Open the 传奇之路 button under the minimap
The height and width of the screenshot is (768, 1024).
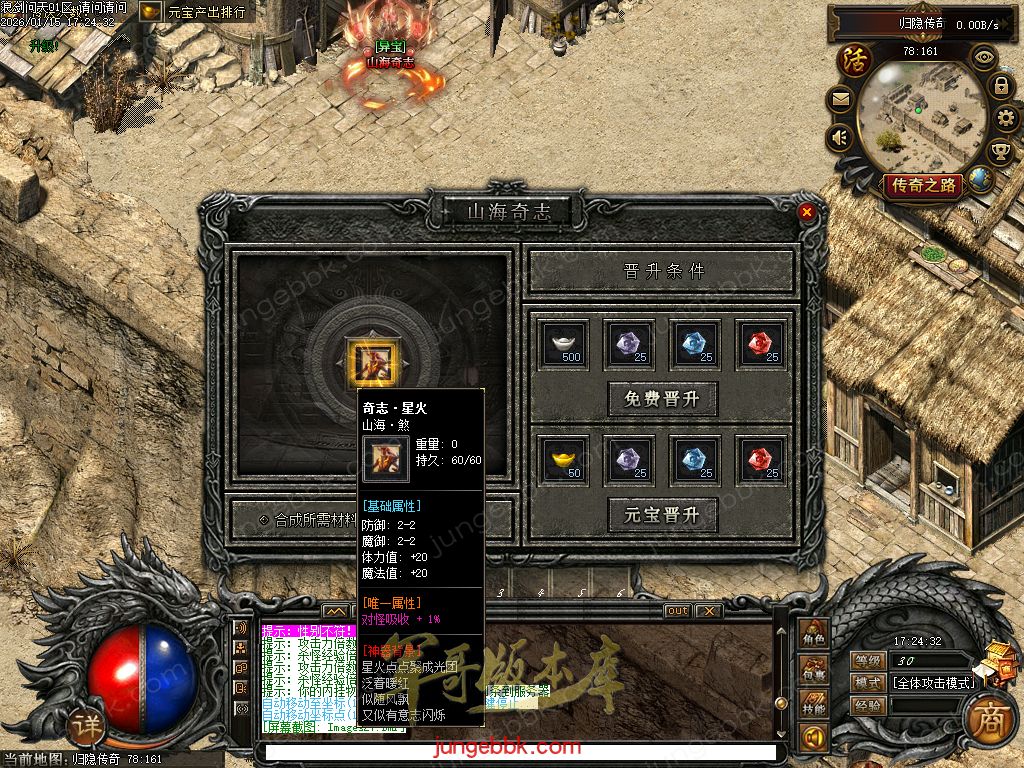[923, 185]
